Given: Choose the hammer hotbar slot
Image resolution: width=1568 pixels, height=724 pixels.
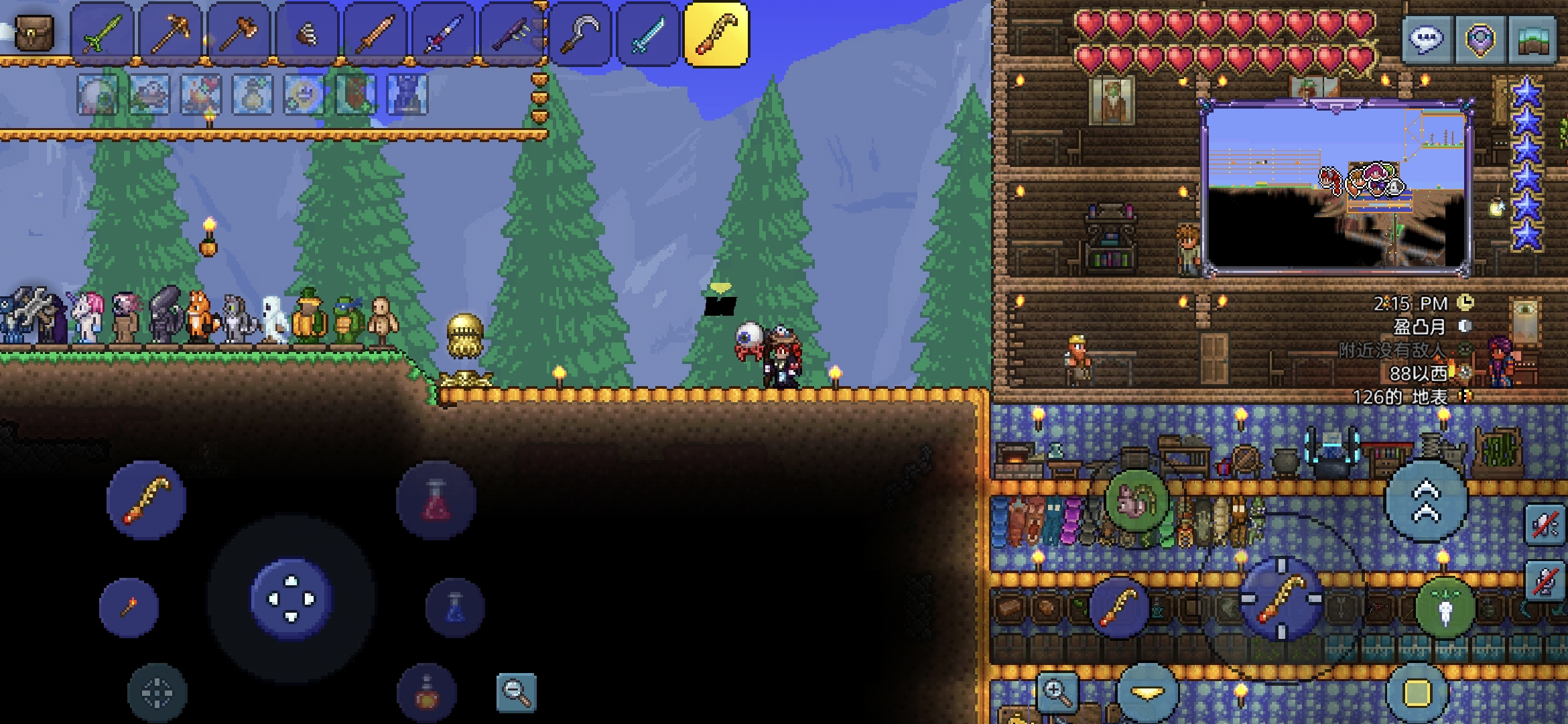Looking at the screenshot, I should tap(239, 34).
